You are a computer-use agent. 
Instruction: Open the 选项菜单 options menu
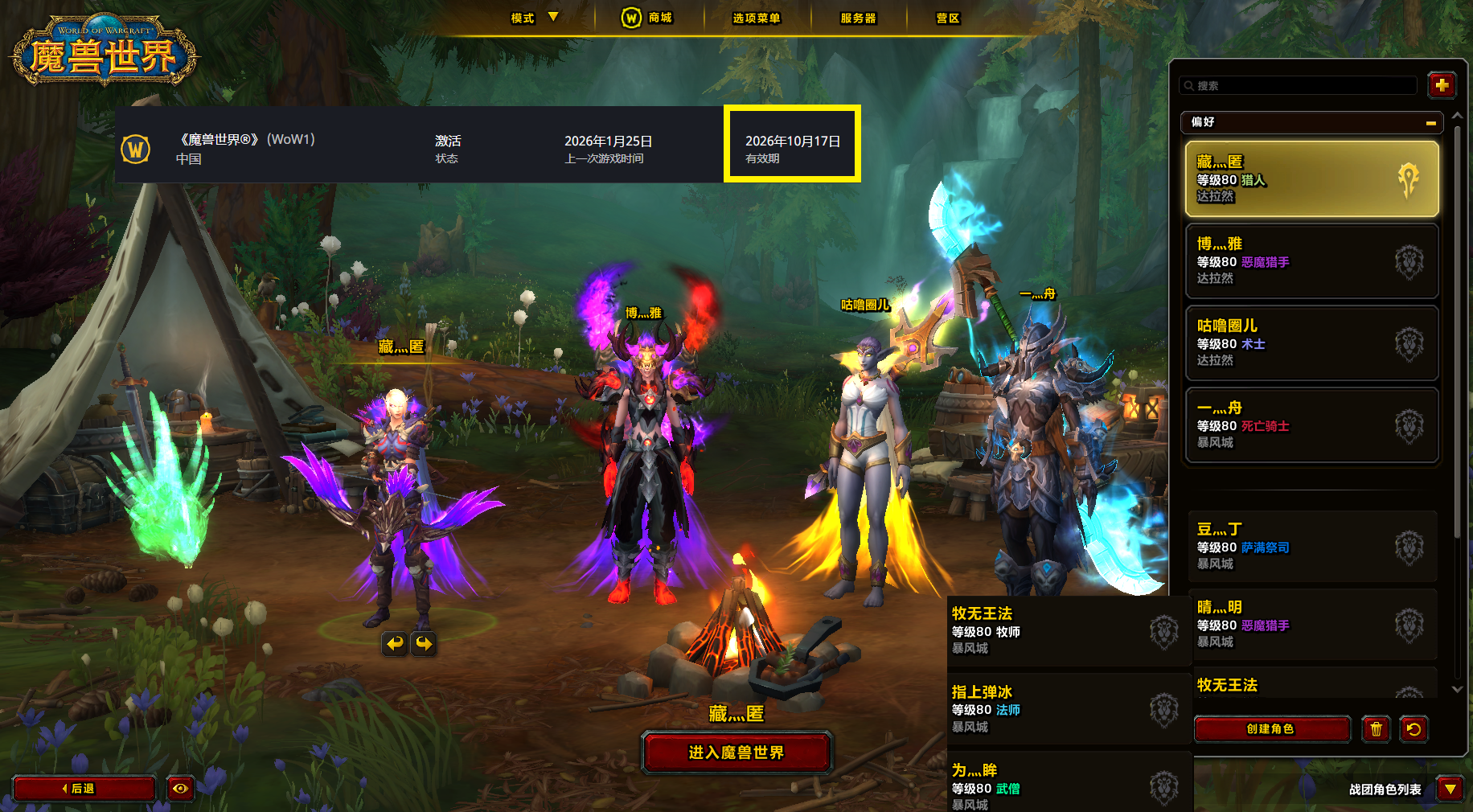(756, 18)
